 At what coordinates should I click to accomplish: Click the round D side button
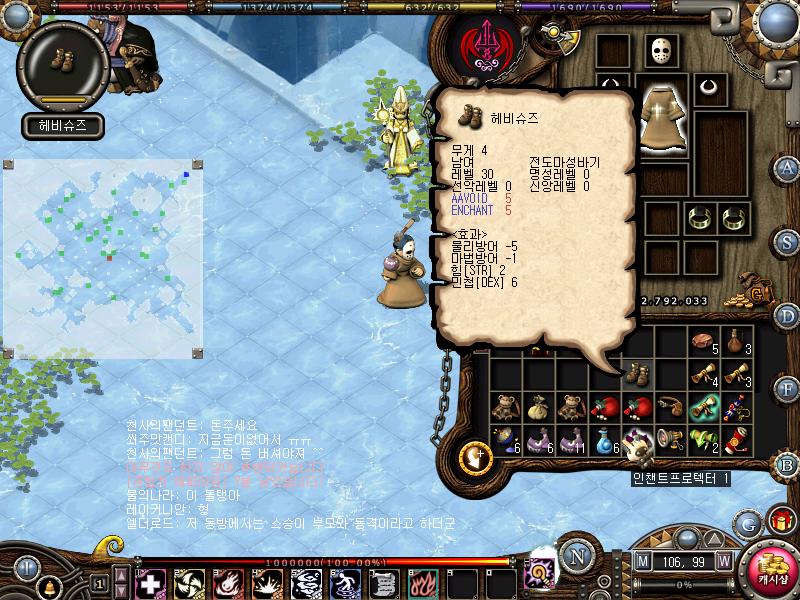click(x=787, y=315)
